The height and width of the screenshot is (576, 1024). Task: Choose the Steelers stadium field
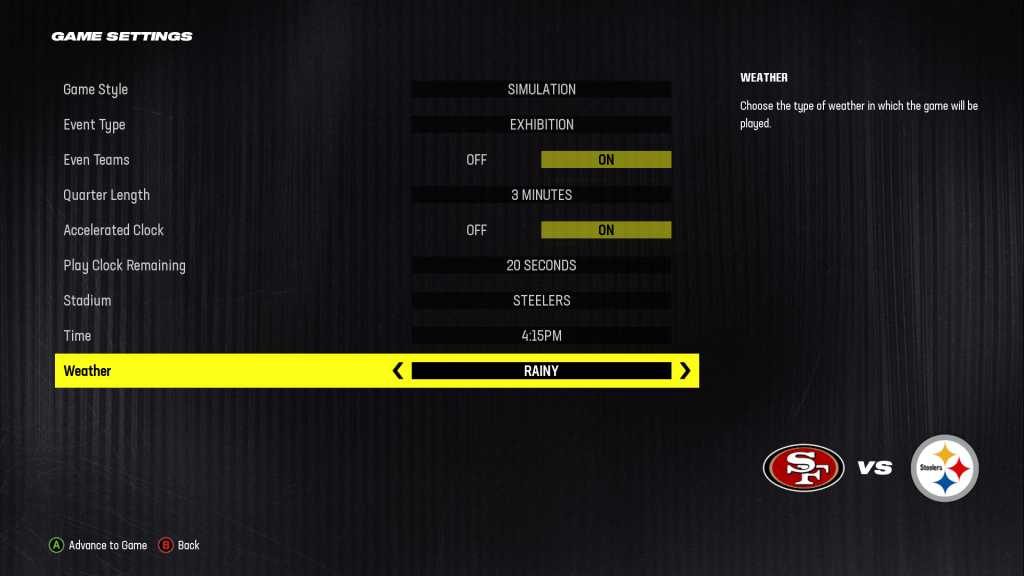[541, 301]
